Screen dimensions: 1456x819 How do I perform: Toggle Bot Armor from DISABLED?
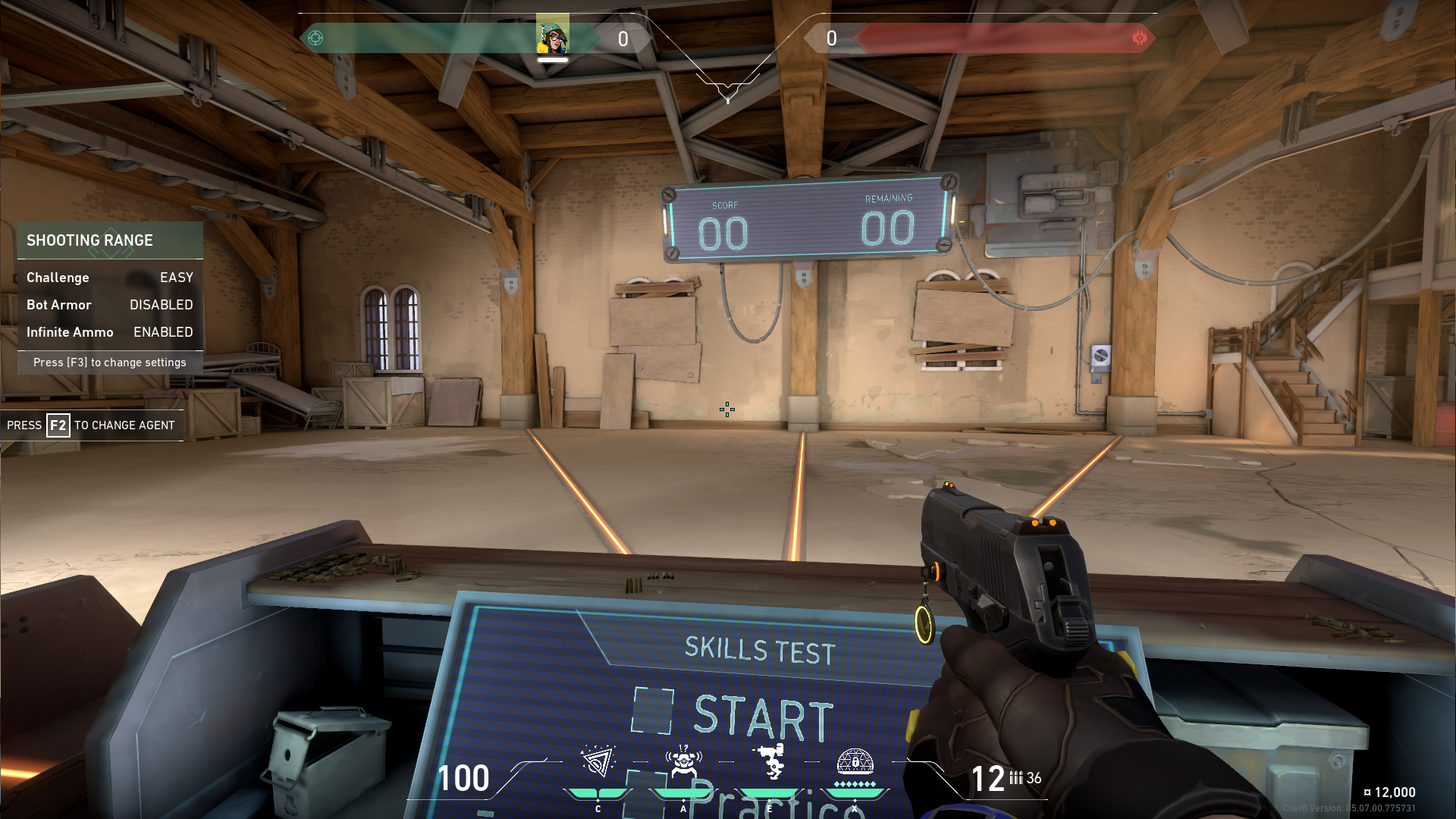click(161, 305)
